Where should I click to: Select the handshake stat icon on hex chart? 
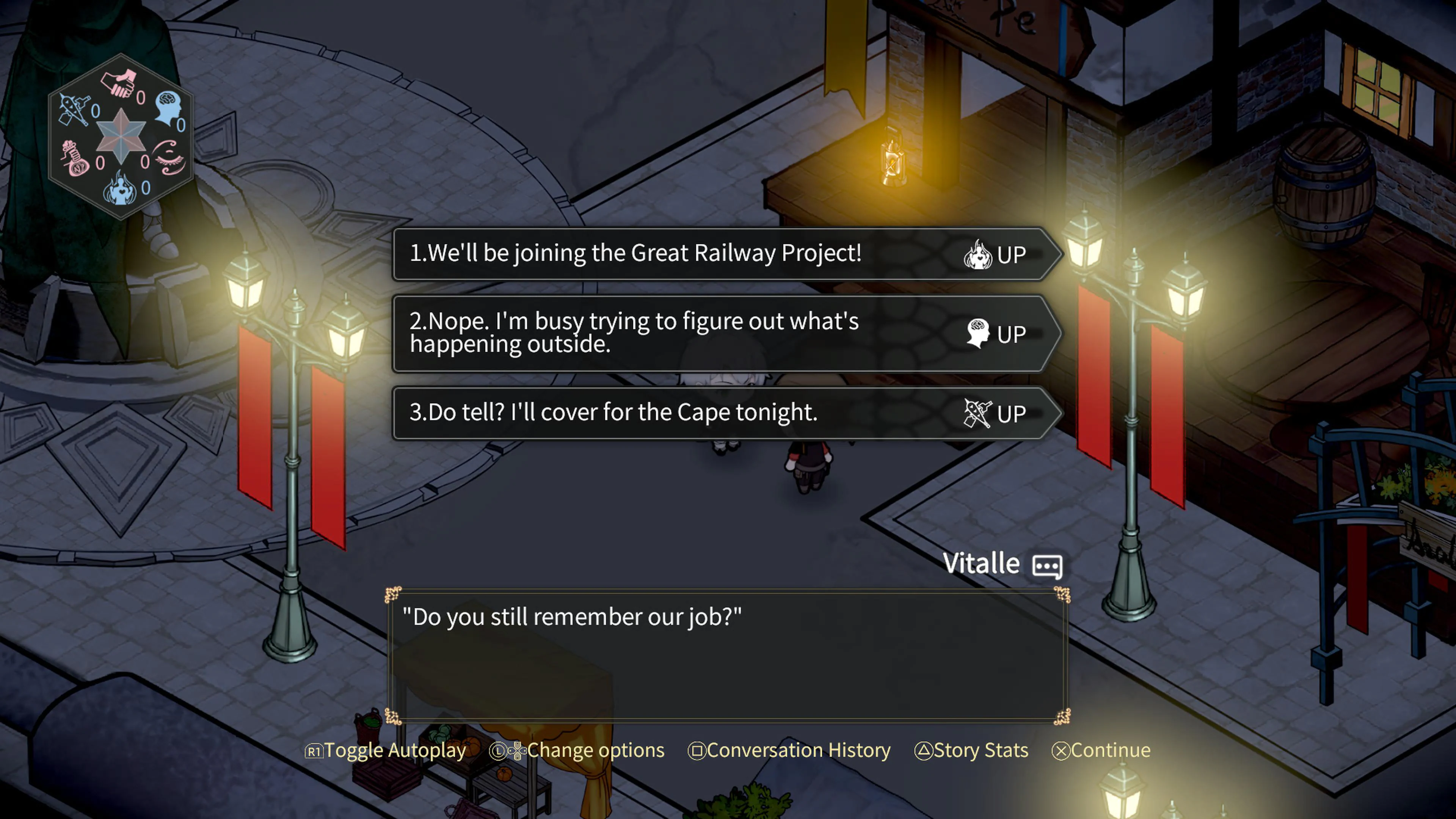coord(119,85)
